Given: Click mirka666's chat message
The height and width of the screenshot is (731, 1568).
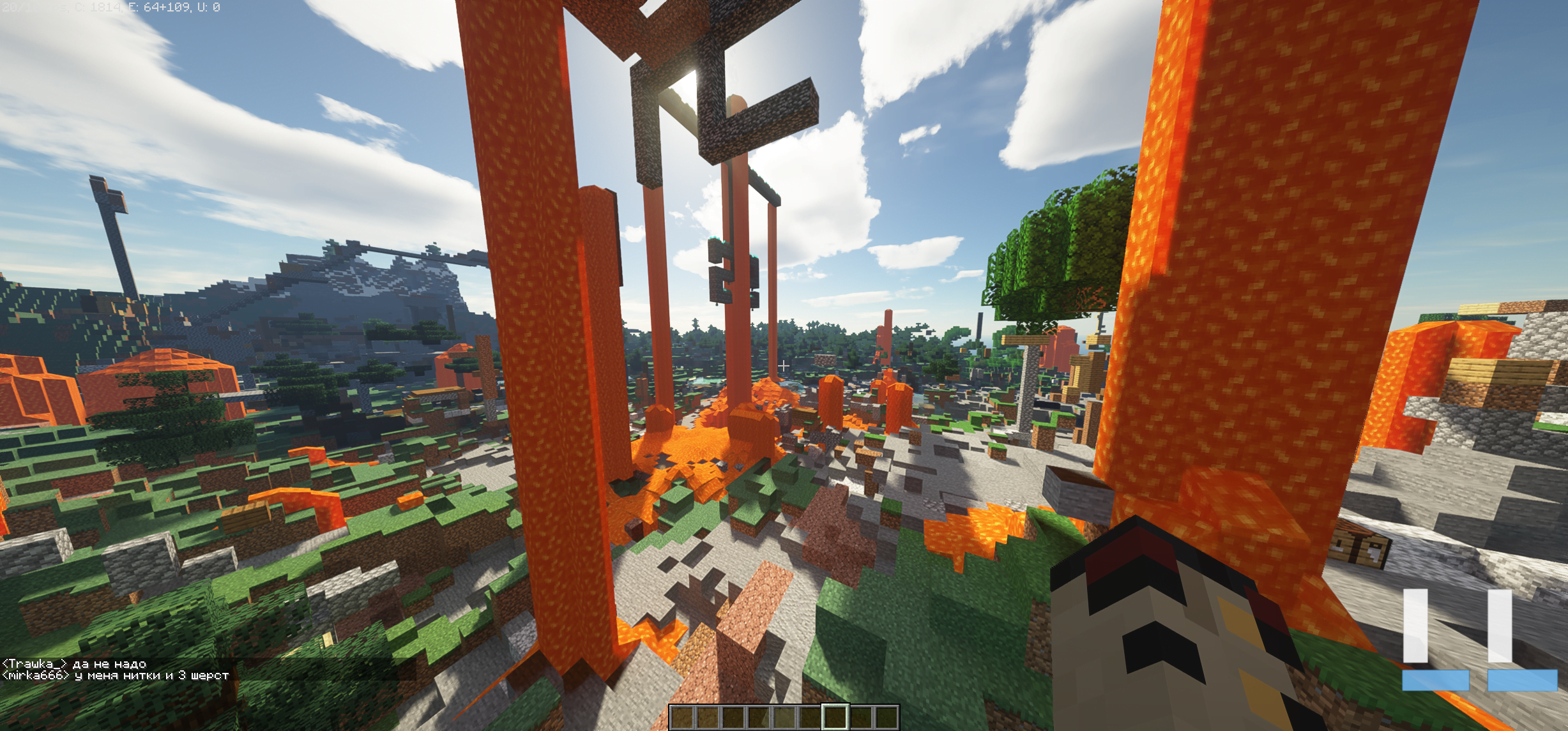Looking at the screenshot, I should (x=115, y=675).
